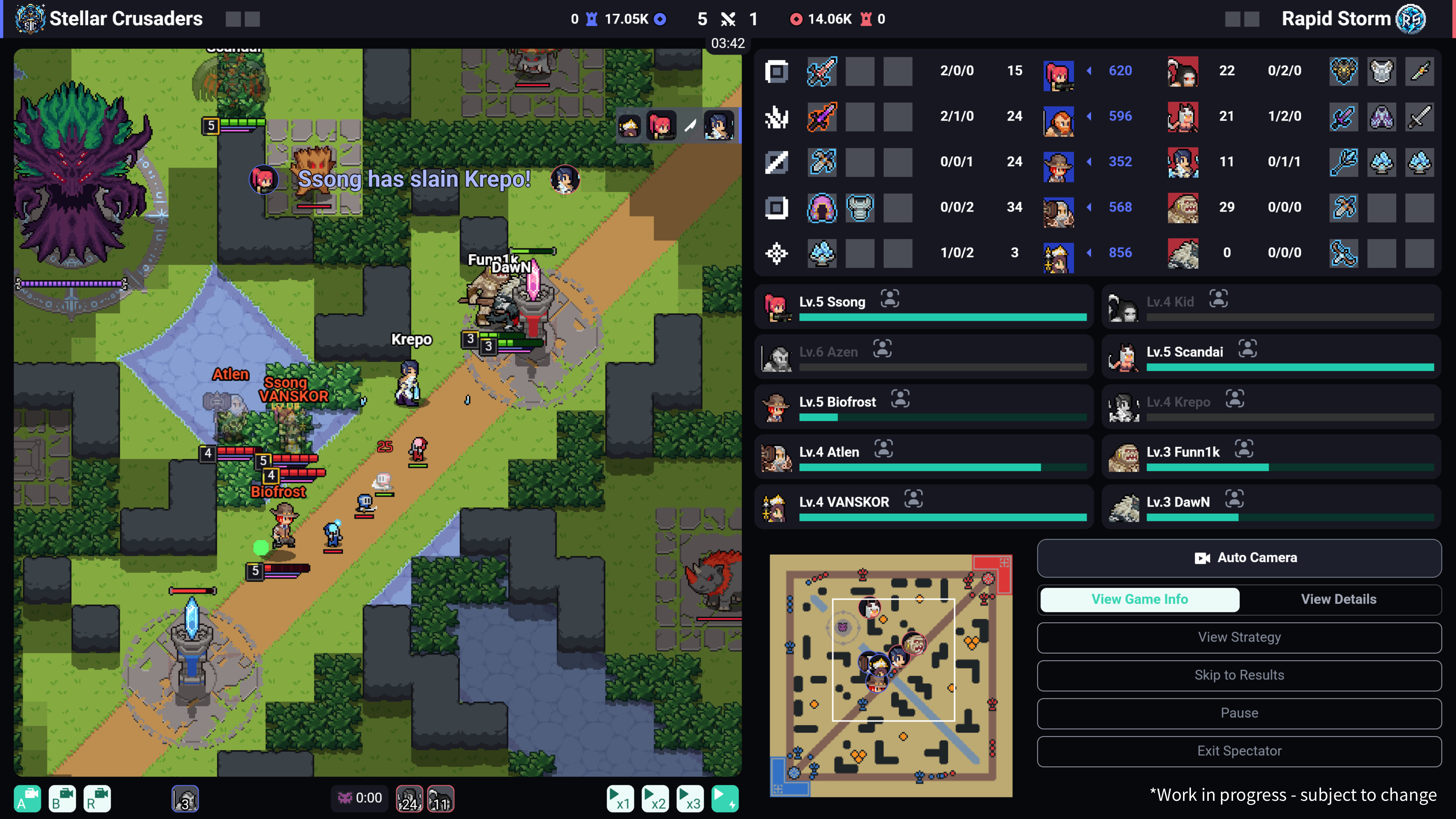Click the Skip to Results button
1456x819 pixels.
click(1239, 675)
